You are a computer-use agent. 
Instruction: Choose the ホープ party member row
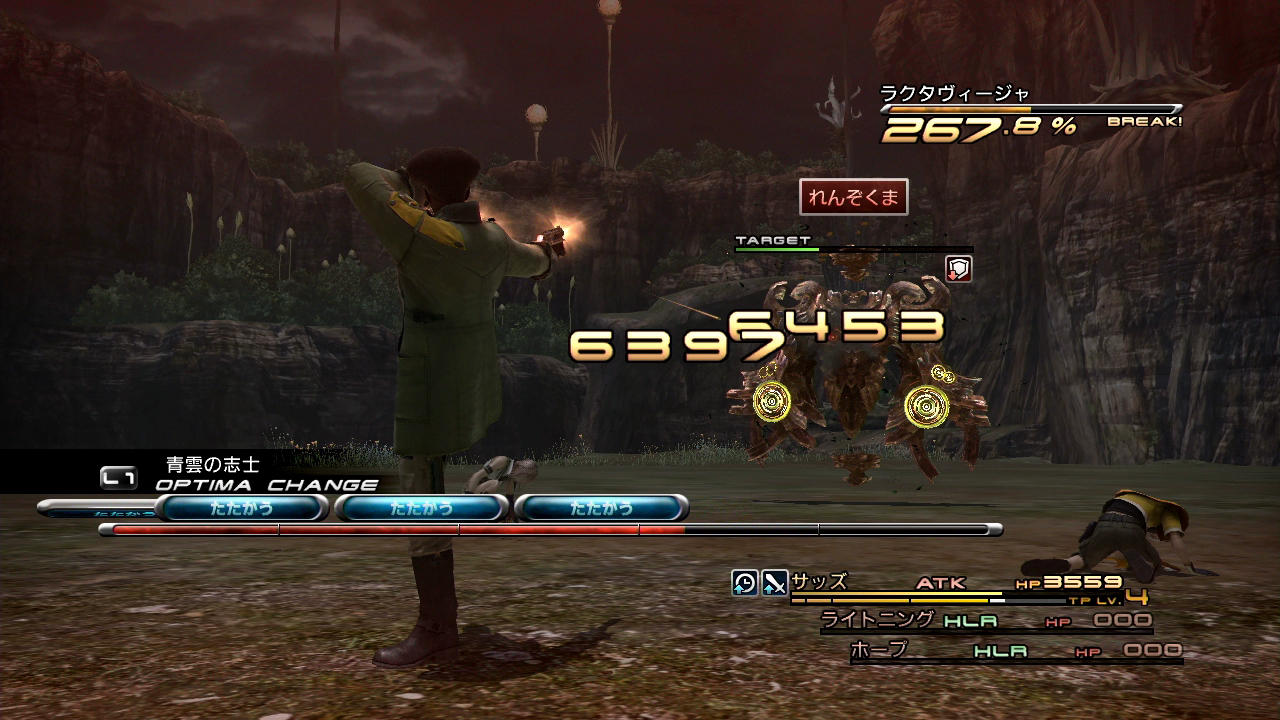pyautogui.click(x=1015, y=651)
